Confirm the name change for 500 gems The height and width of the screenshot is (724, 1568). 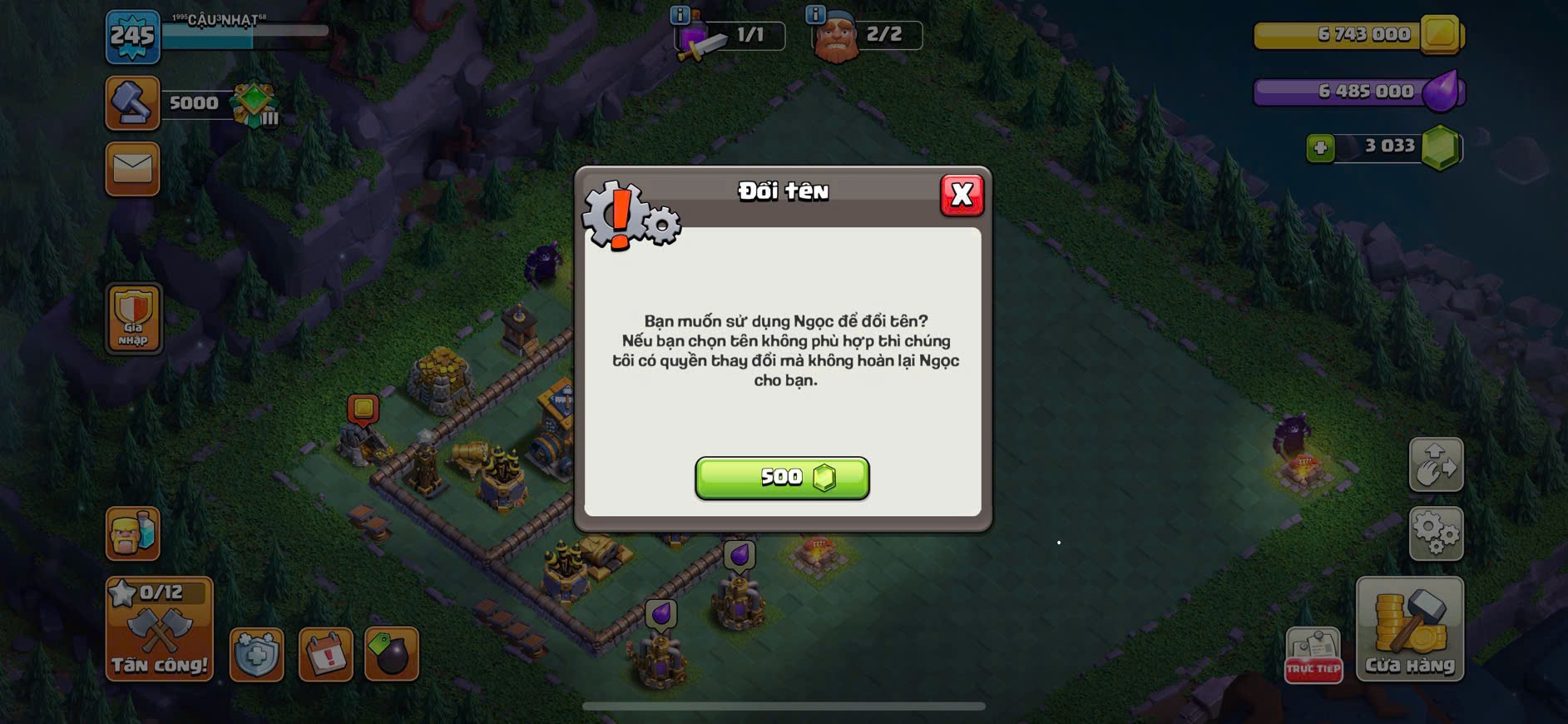point(782,478)
